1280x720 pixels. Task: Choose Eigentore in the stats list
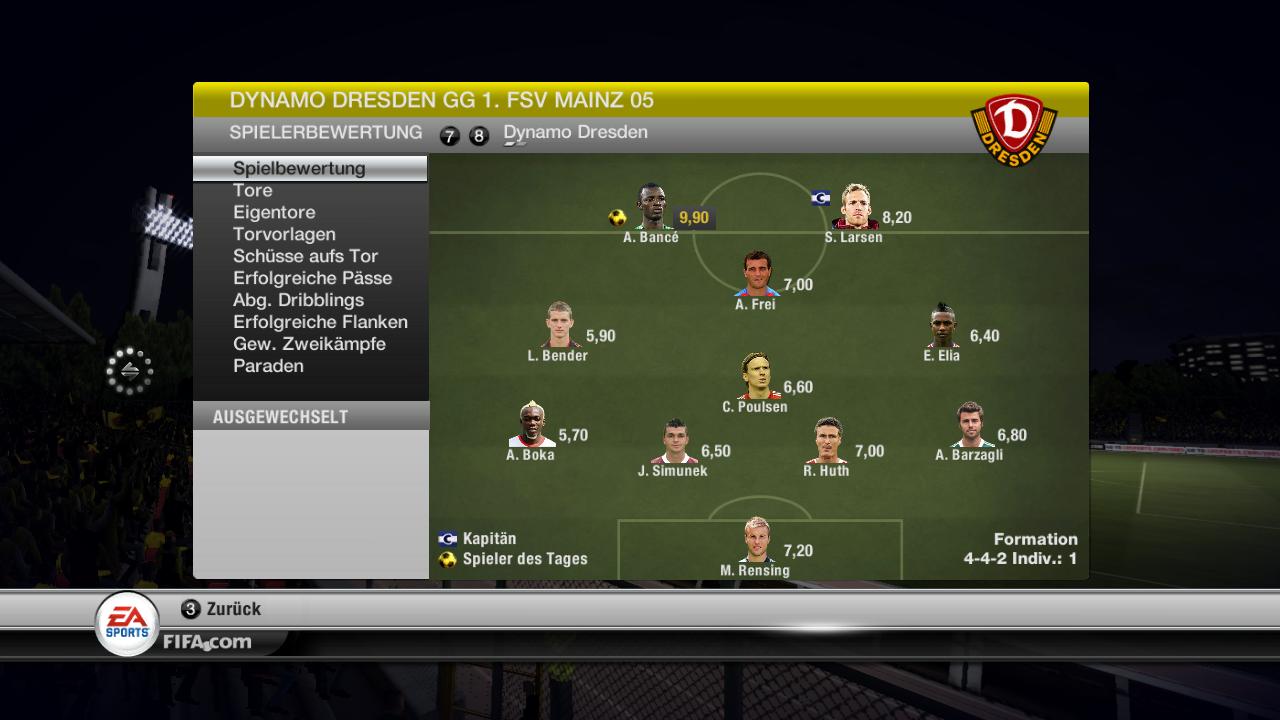(274, 212)
